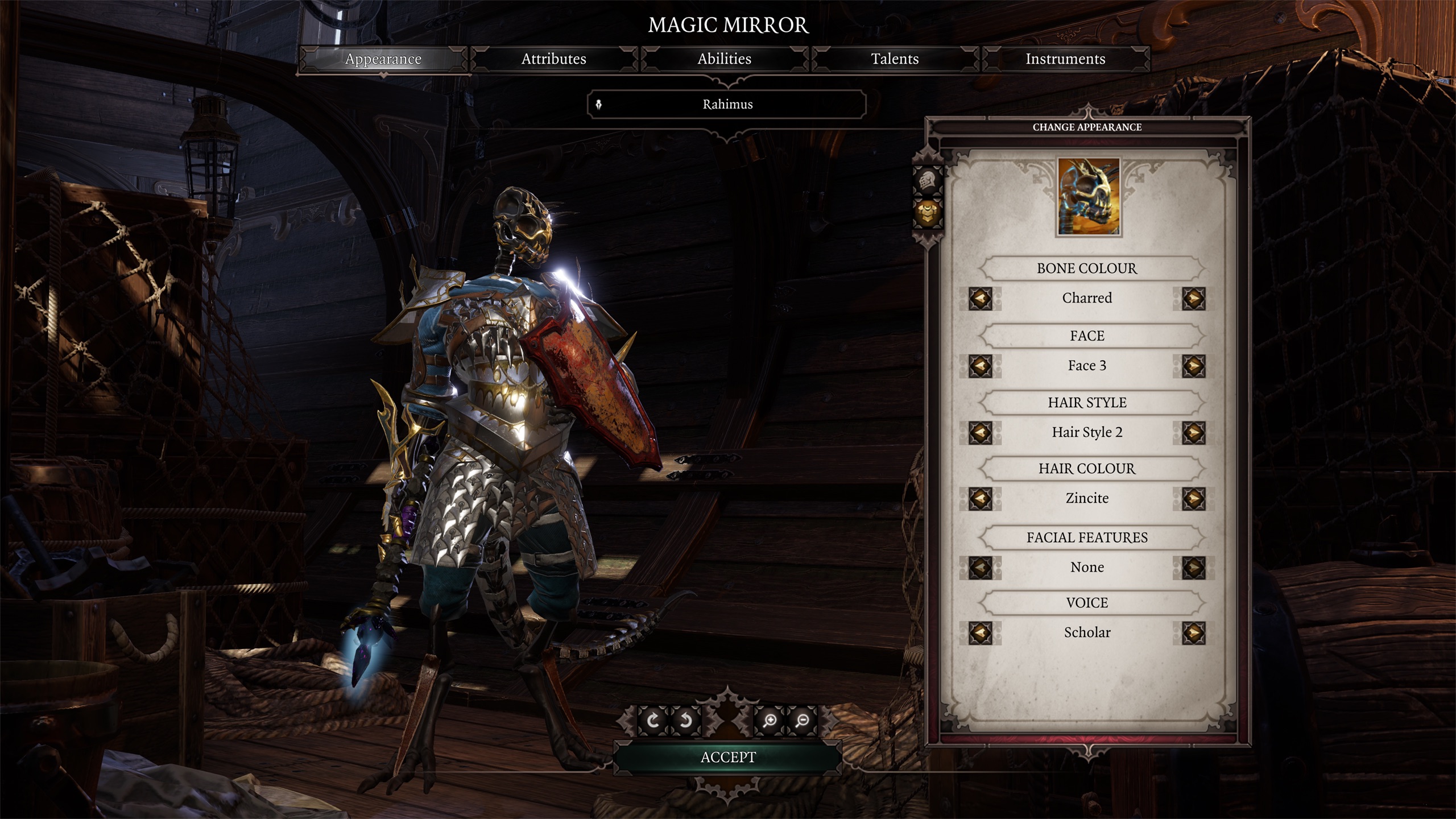Confirm changes with the Accept button
1456x819 pixels.
click(x=727, y=758)
